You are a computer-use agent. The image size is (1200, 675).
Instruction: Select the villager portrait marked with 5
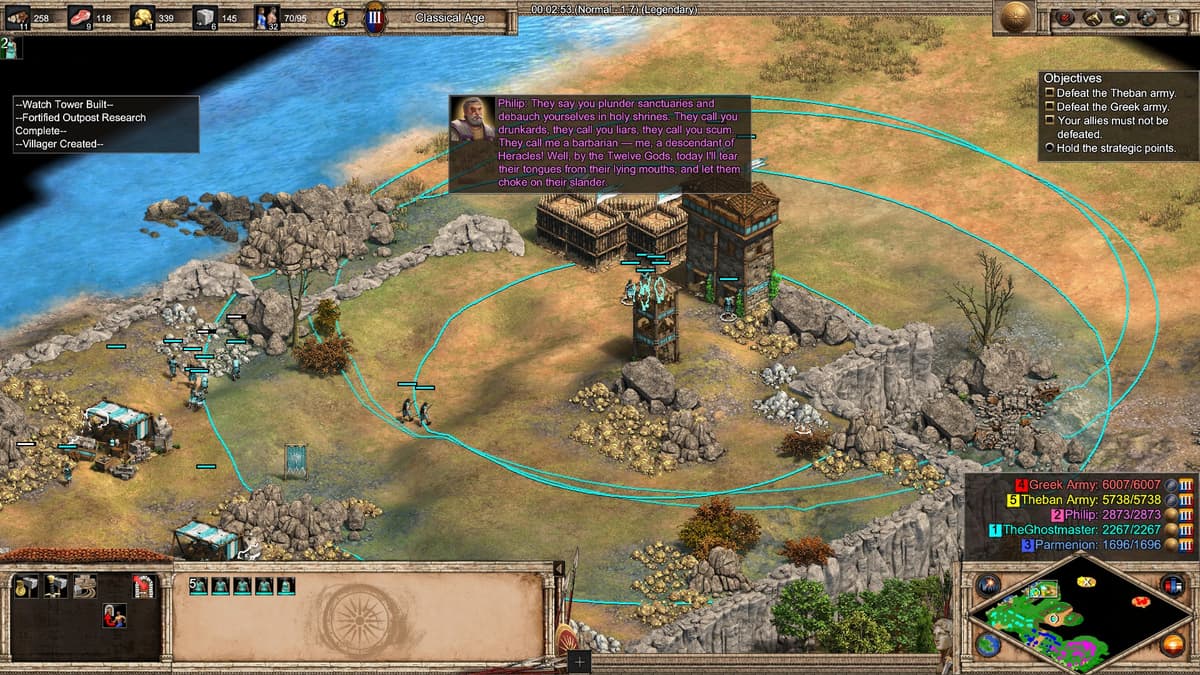198,586
